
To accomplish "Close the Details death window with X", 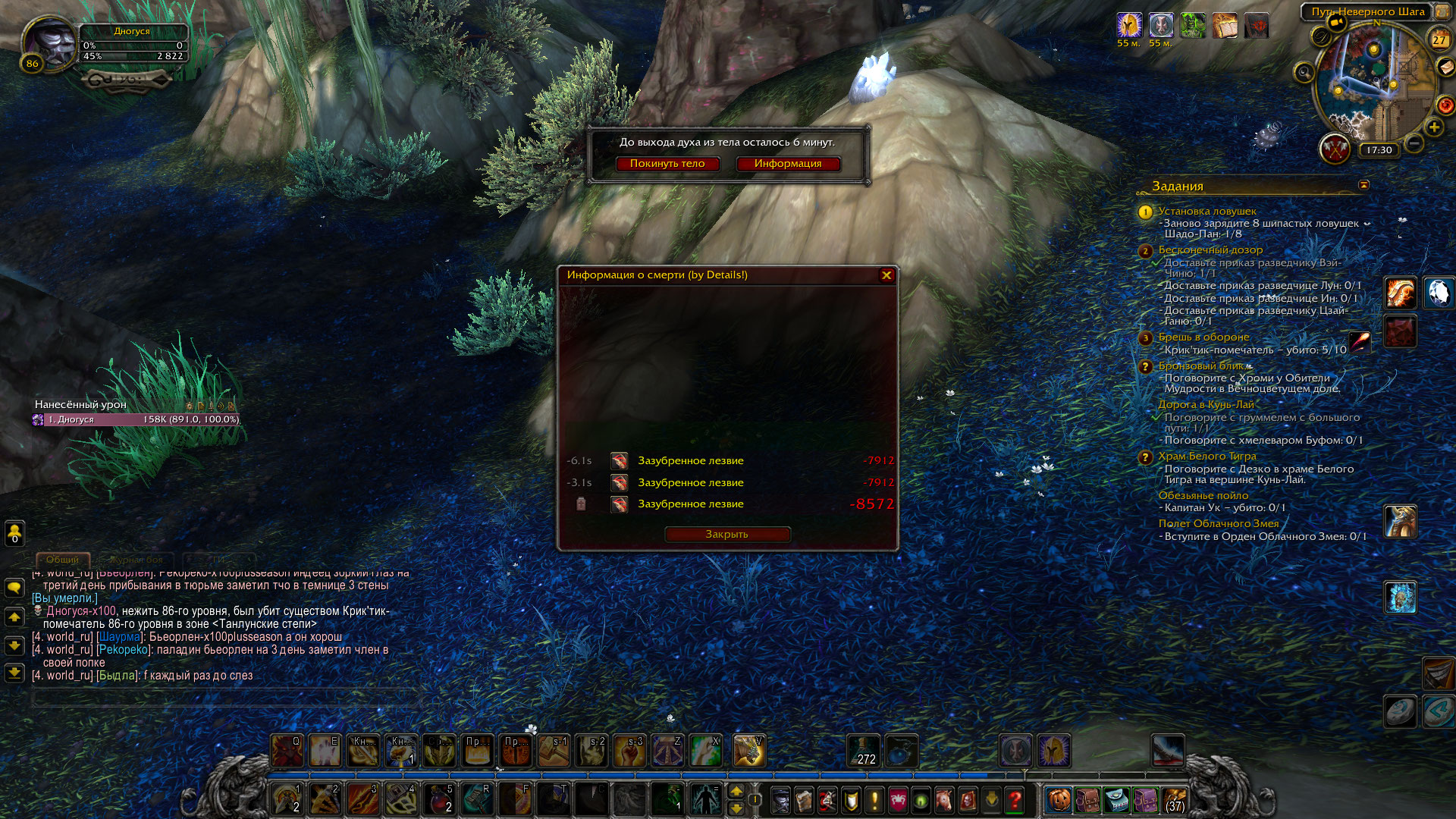I will click(886, 275).
